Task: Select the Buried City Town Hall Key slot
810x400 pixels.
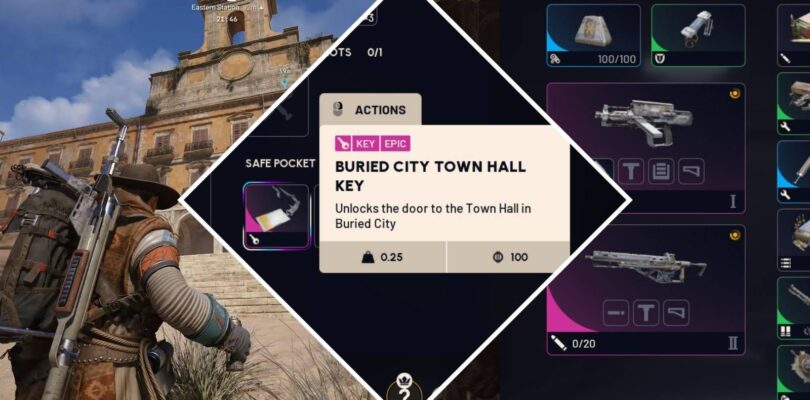Action: click(x=276, y=215)
